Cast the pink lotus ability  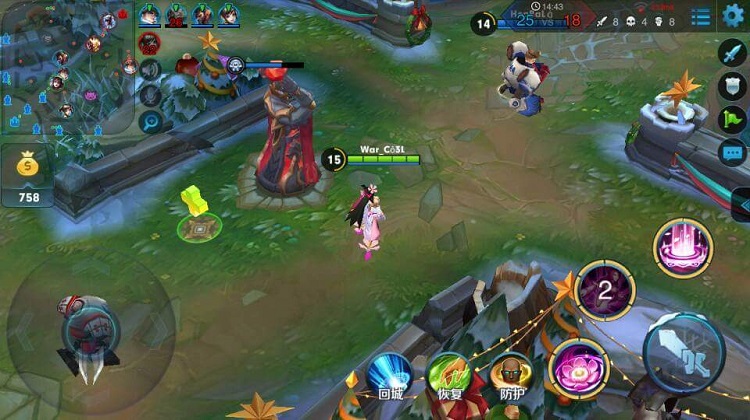coord(576,362)
